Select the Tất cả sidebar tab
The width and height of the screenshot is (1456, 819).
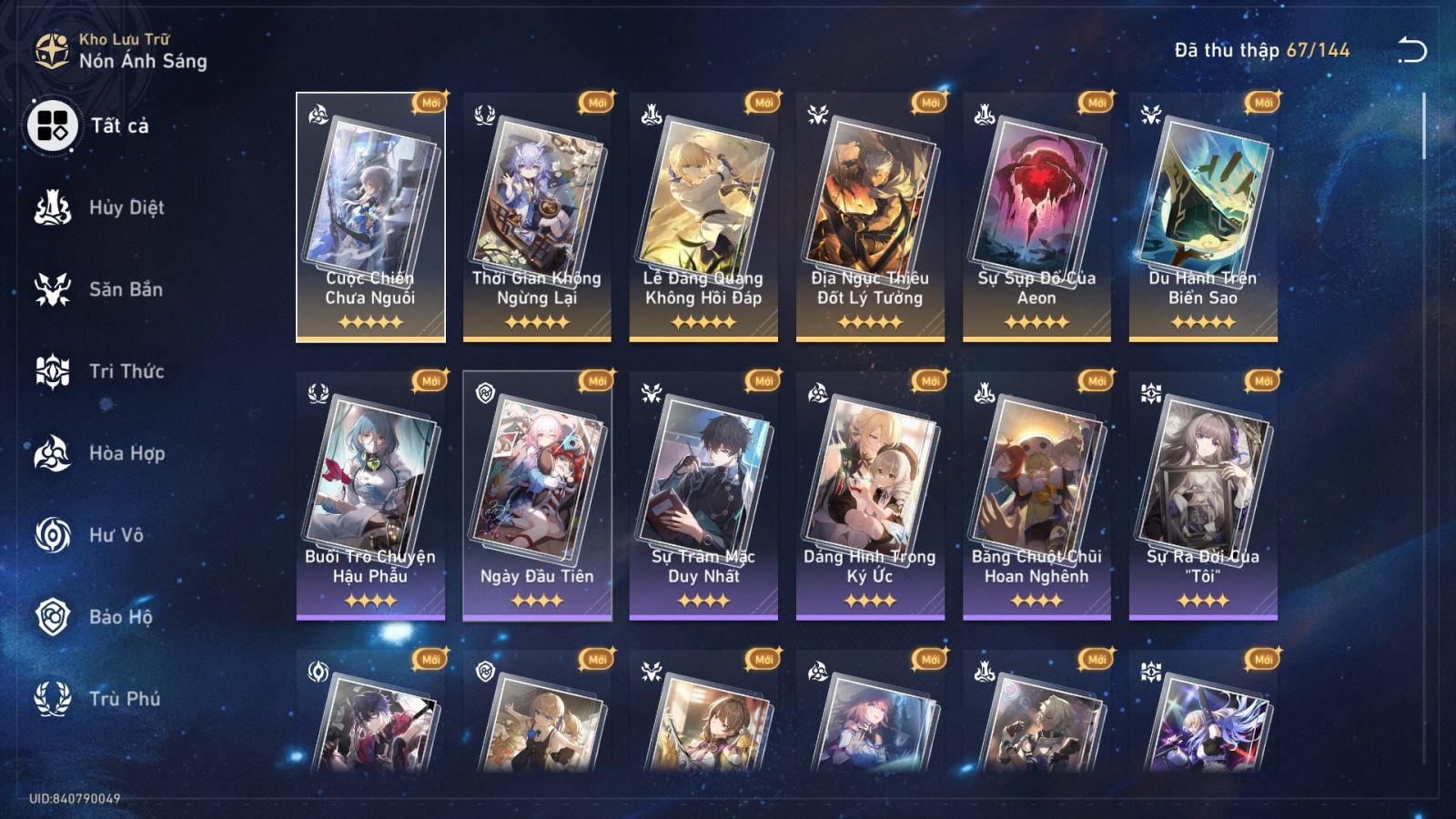point(114,128)
